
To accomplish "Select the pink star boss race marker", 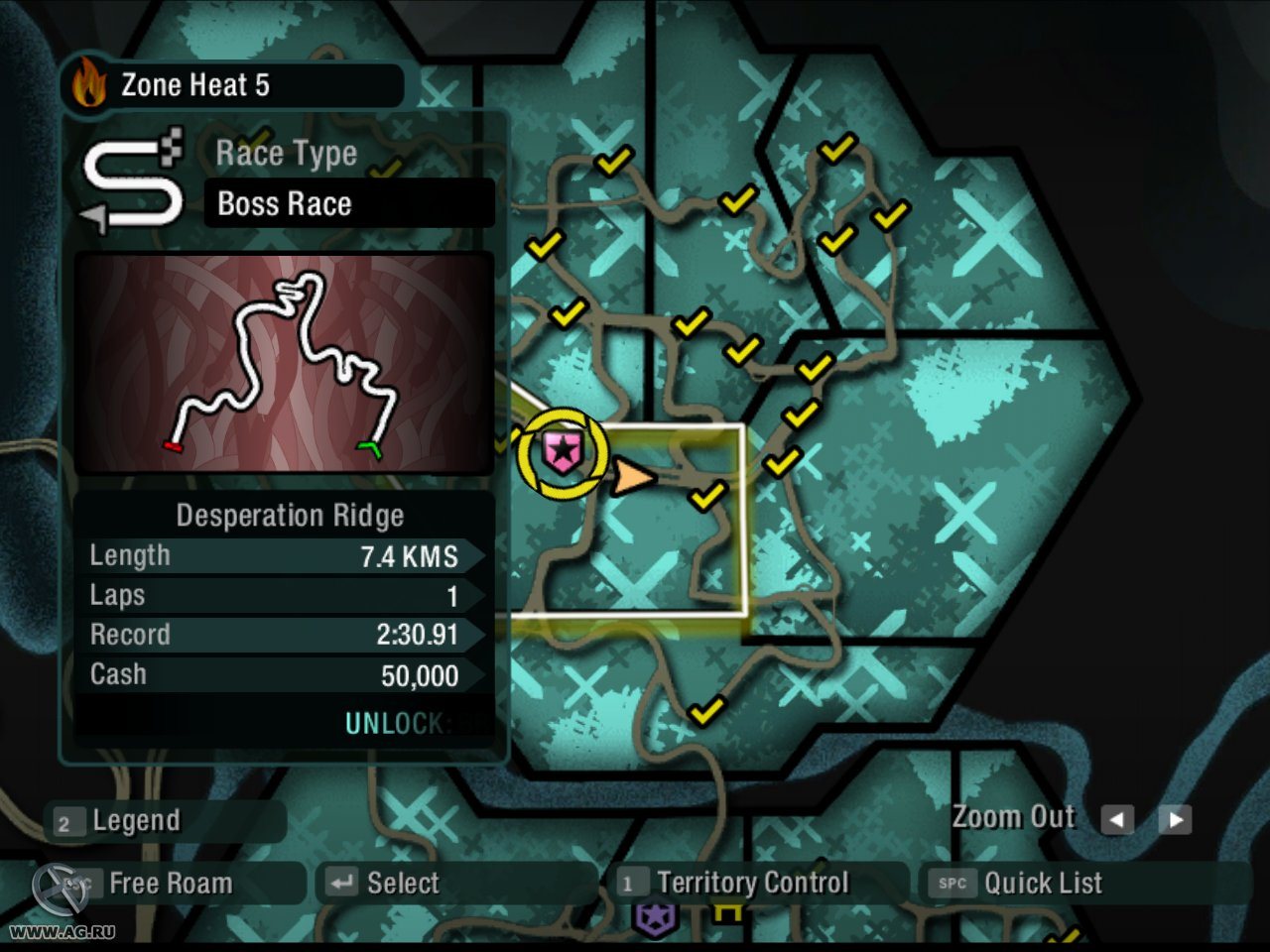I will 563,452.
